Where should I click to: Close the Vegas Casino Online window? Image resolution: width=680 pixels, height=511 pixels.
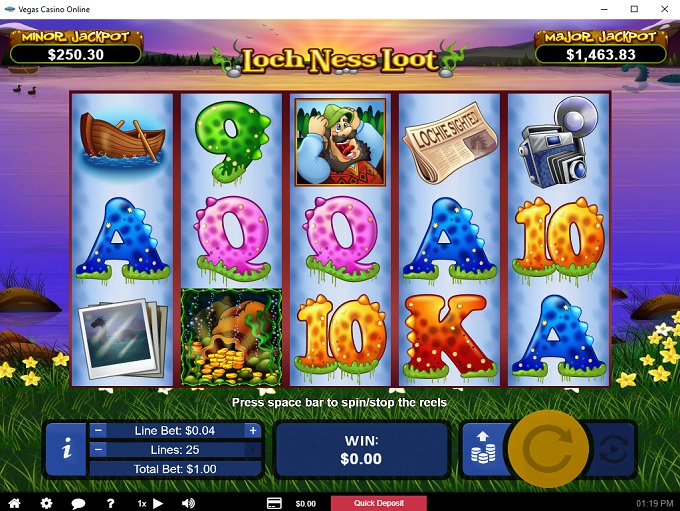click(662, 9)
